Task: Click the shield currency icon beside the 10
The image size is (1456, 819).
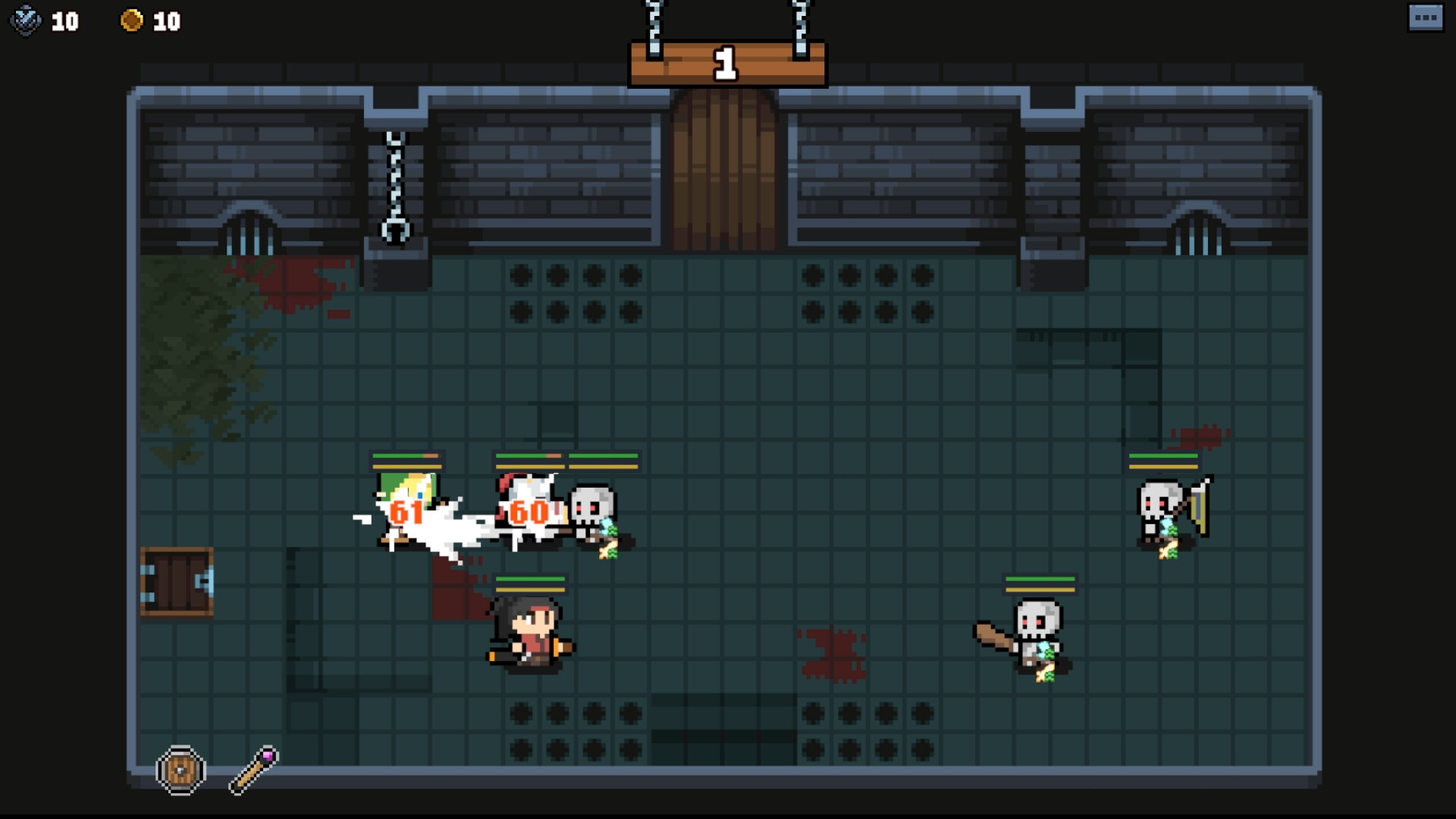Action: pos(26,21)
